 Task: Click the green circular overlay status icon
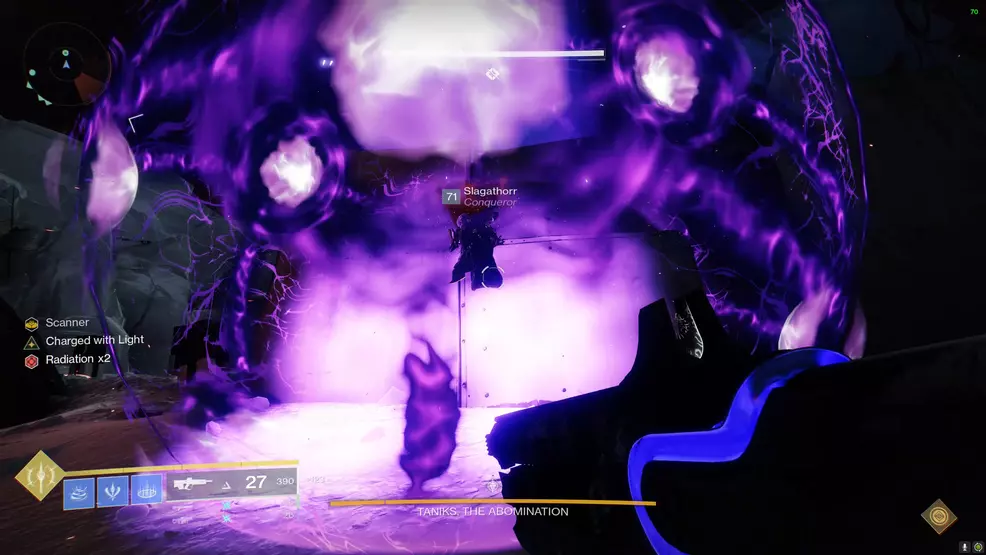click(977, 547)
